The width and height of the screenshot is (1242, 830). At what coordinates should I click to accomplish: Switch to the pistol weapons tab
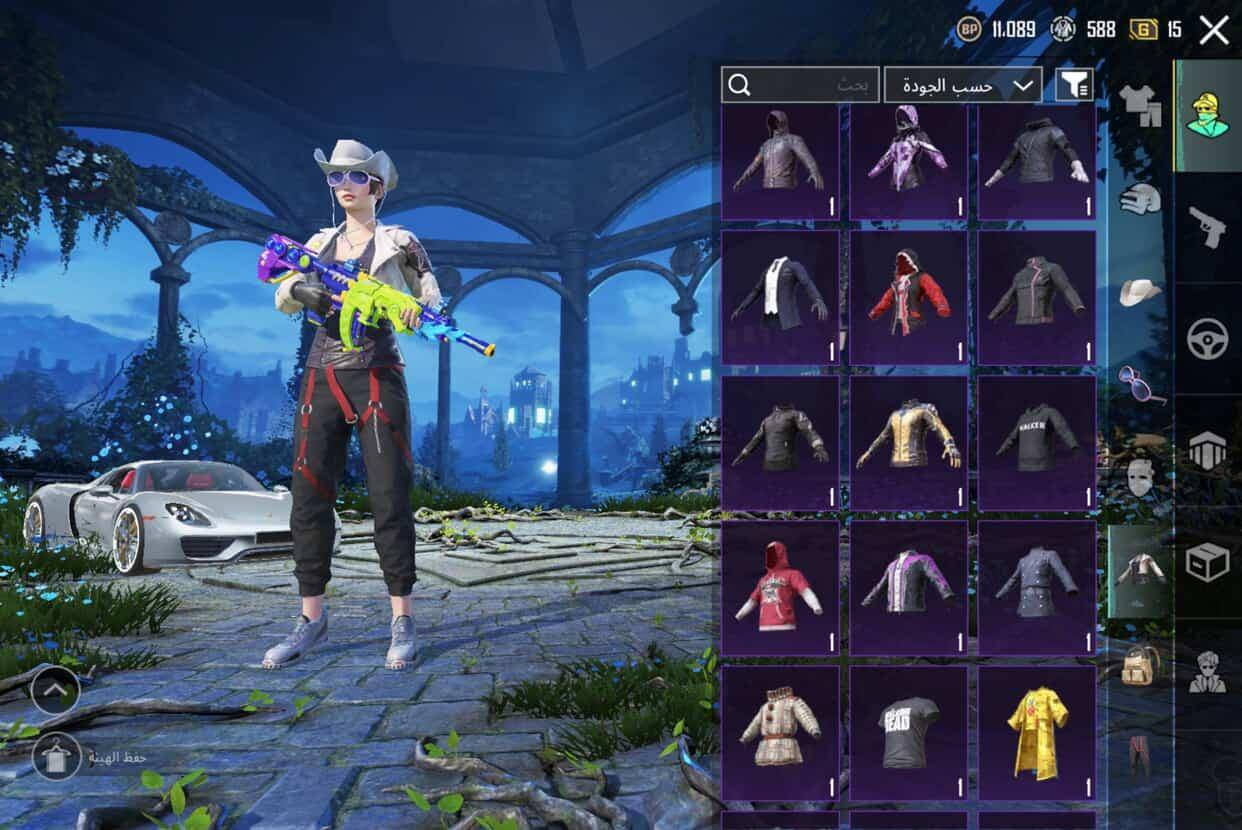tap(1208, 227)
